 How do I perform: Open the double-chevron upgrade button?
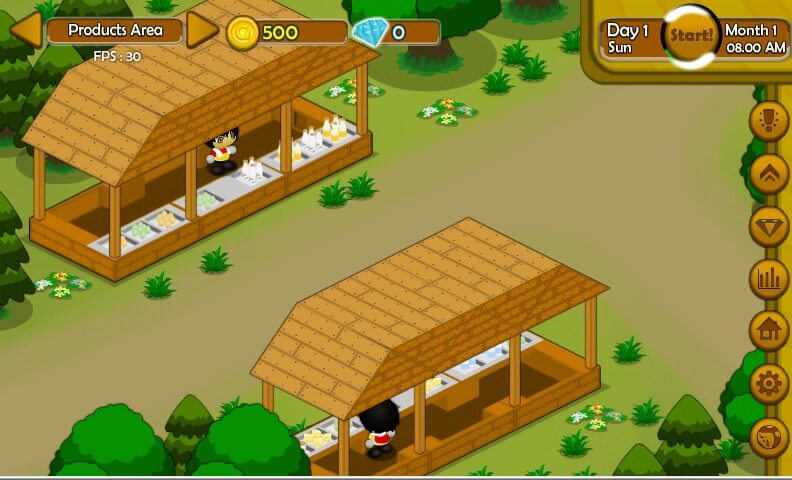pos(768,173)
